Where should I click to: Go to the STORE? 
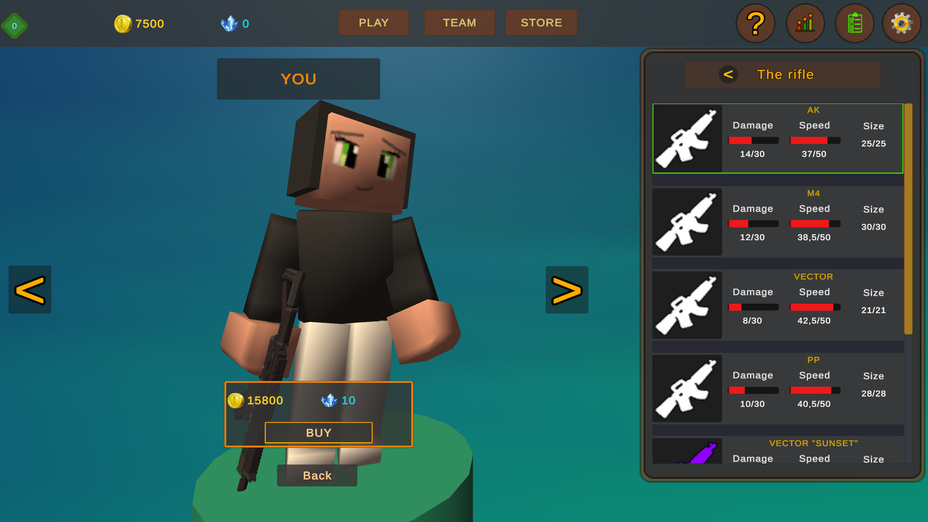(541, 22)
